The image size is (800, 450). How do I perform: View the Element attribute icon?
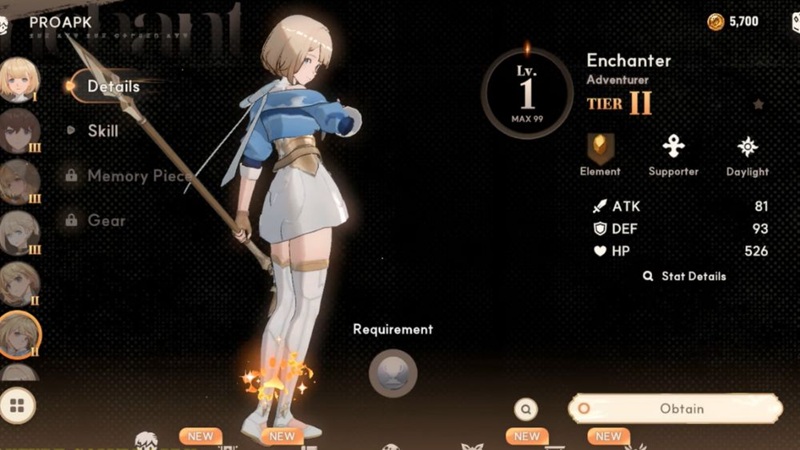point(600,149)
